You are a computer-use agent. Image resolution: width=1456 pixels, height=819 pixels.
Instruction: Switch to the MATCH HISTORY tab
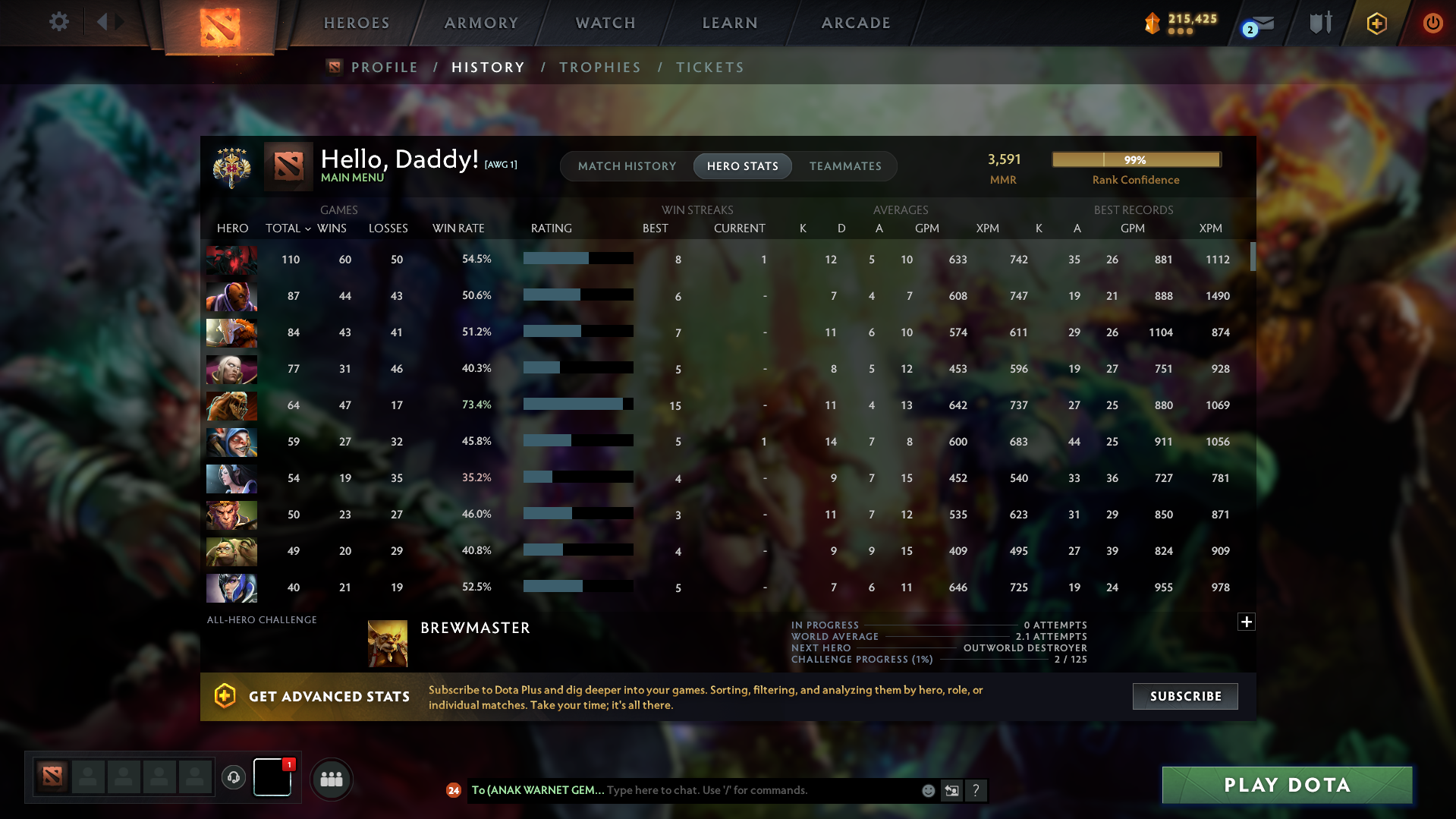coord(627,165)
